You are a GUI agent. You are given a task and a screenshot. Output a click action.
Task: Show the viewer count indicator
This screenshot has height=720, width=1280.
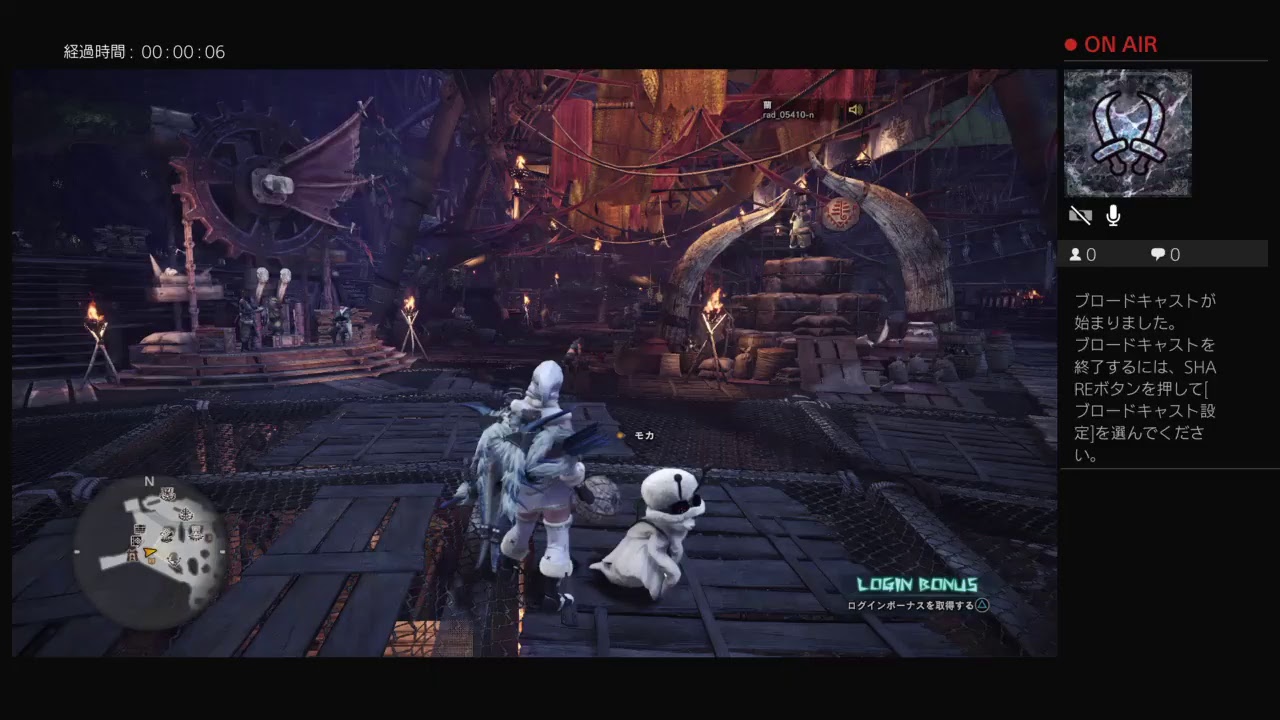coord(1083,255)
